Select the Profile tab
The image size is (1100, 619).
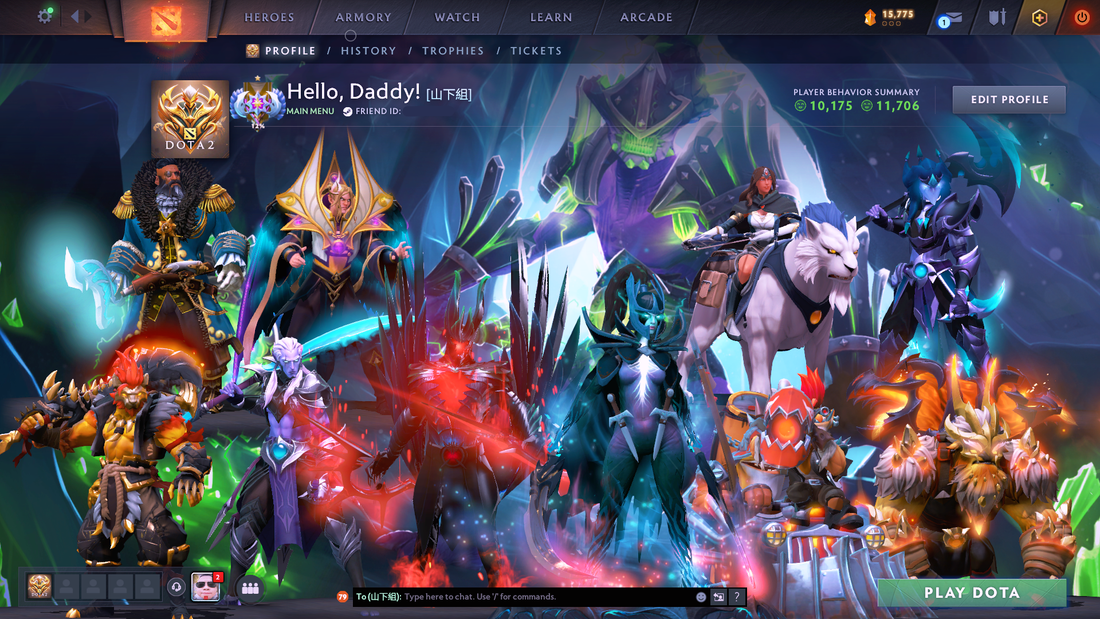coord(281,51)
